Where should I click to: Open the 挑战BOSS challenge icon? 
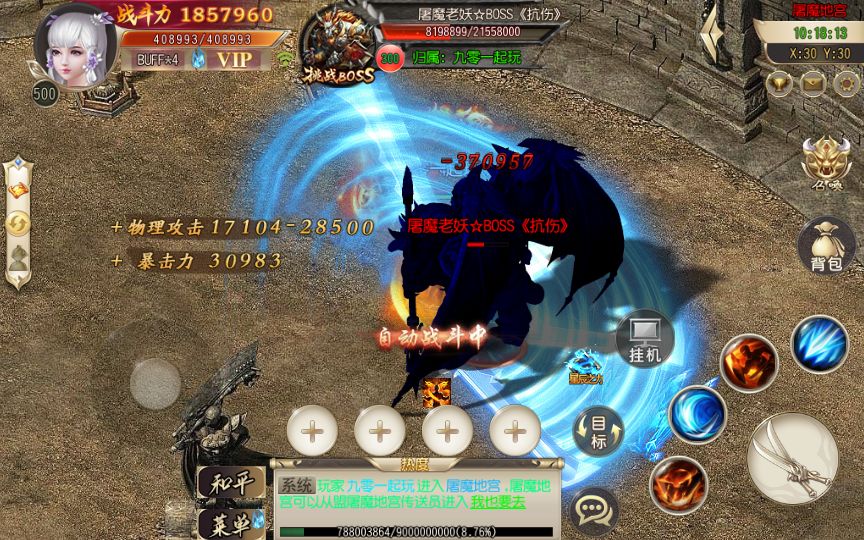pyautogui.click(x=339, y=45)
